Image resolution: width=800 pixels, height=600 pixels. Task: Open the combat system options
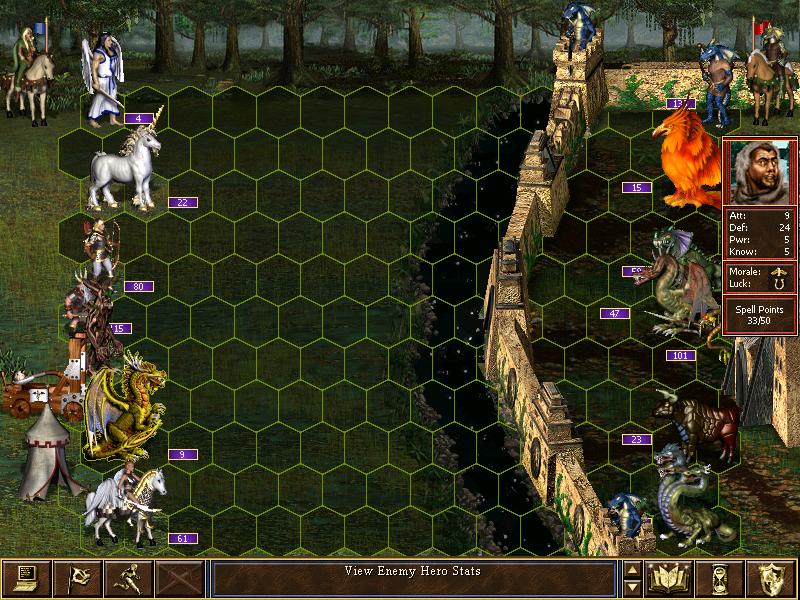(x=26, y=577)
